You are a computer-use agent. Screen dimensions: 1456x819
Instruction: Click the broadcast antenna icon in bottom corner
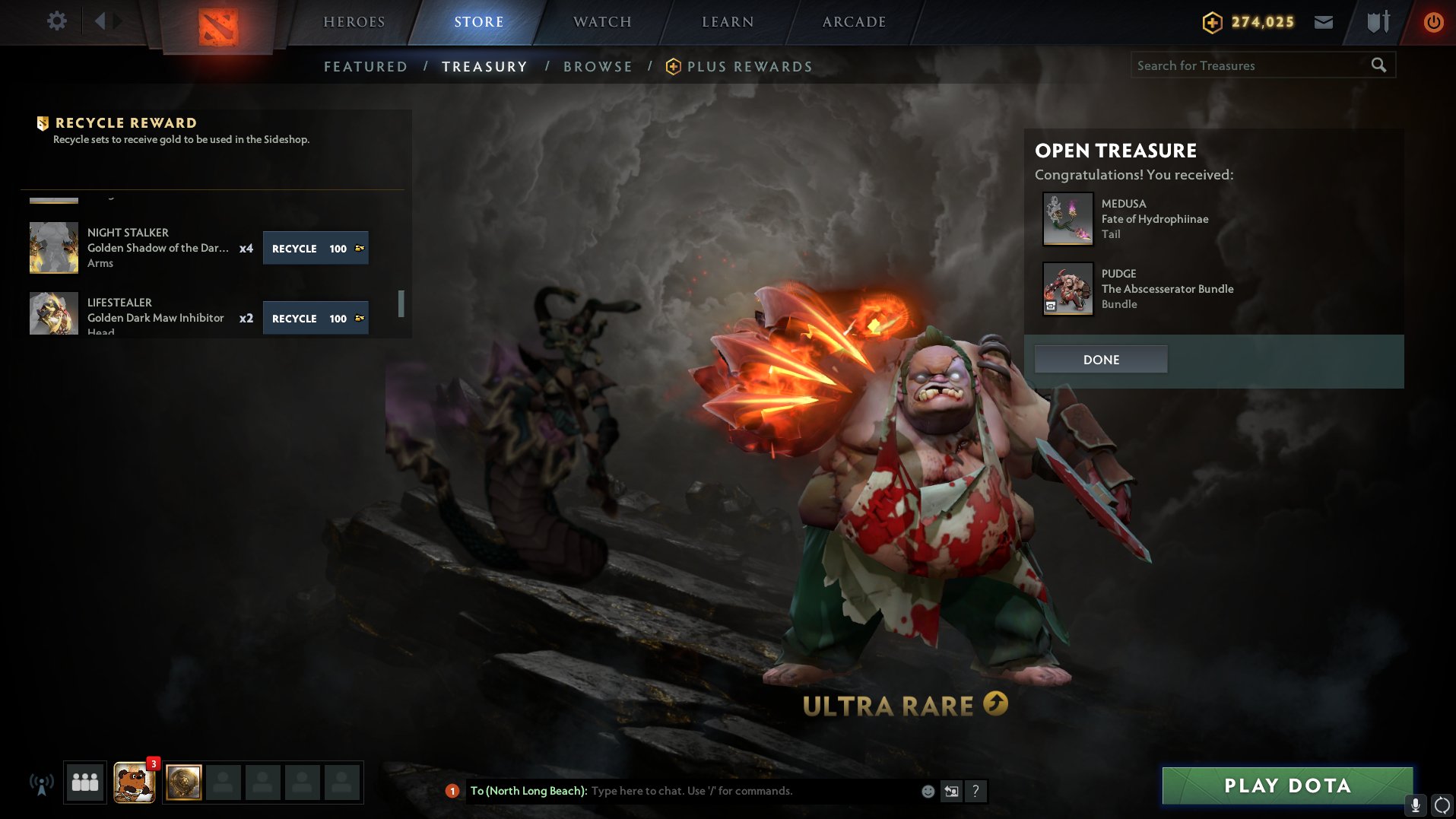[x=40, y=782]
